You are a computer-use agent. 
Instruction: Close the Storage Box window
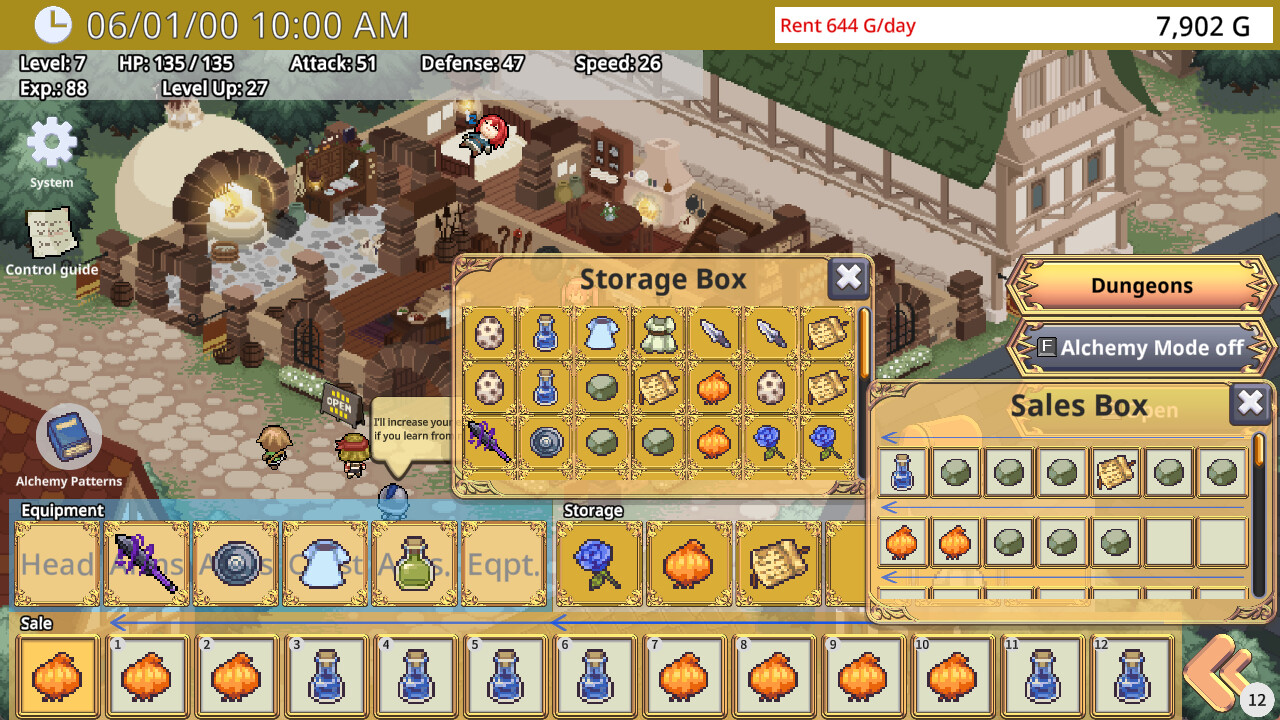pyautogui.click(x=849, y=279)
